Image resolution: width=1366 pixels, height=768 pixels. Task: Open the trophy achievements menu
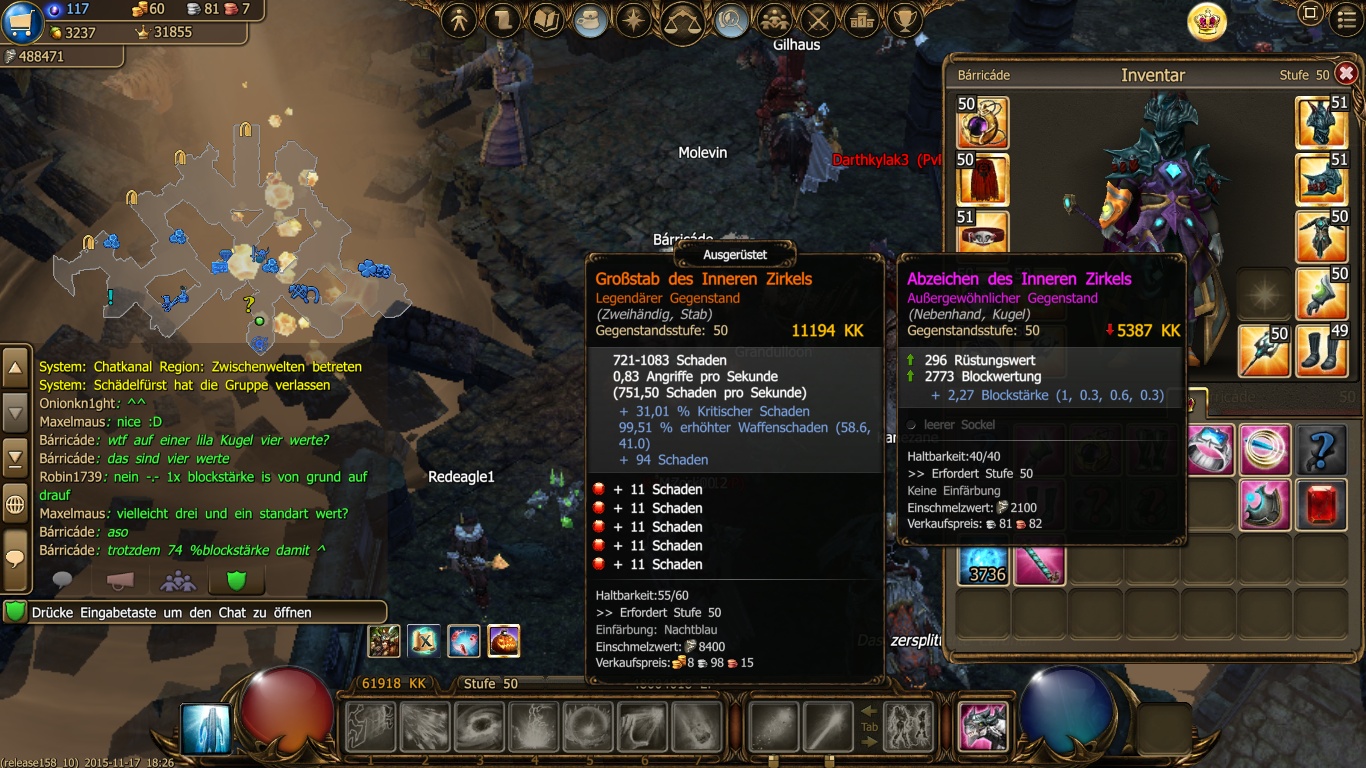coord(905,19)
